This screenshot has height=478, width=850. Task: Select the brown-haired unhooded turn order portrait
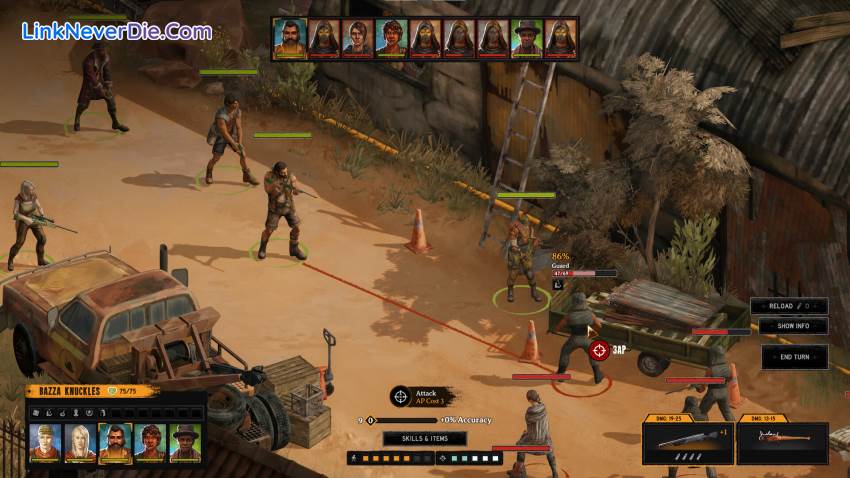[357, 39]
